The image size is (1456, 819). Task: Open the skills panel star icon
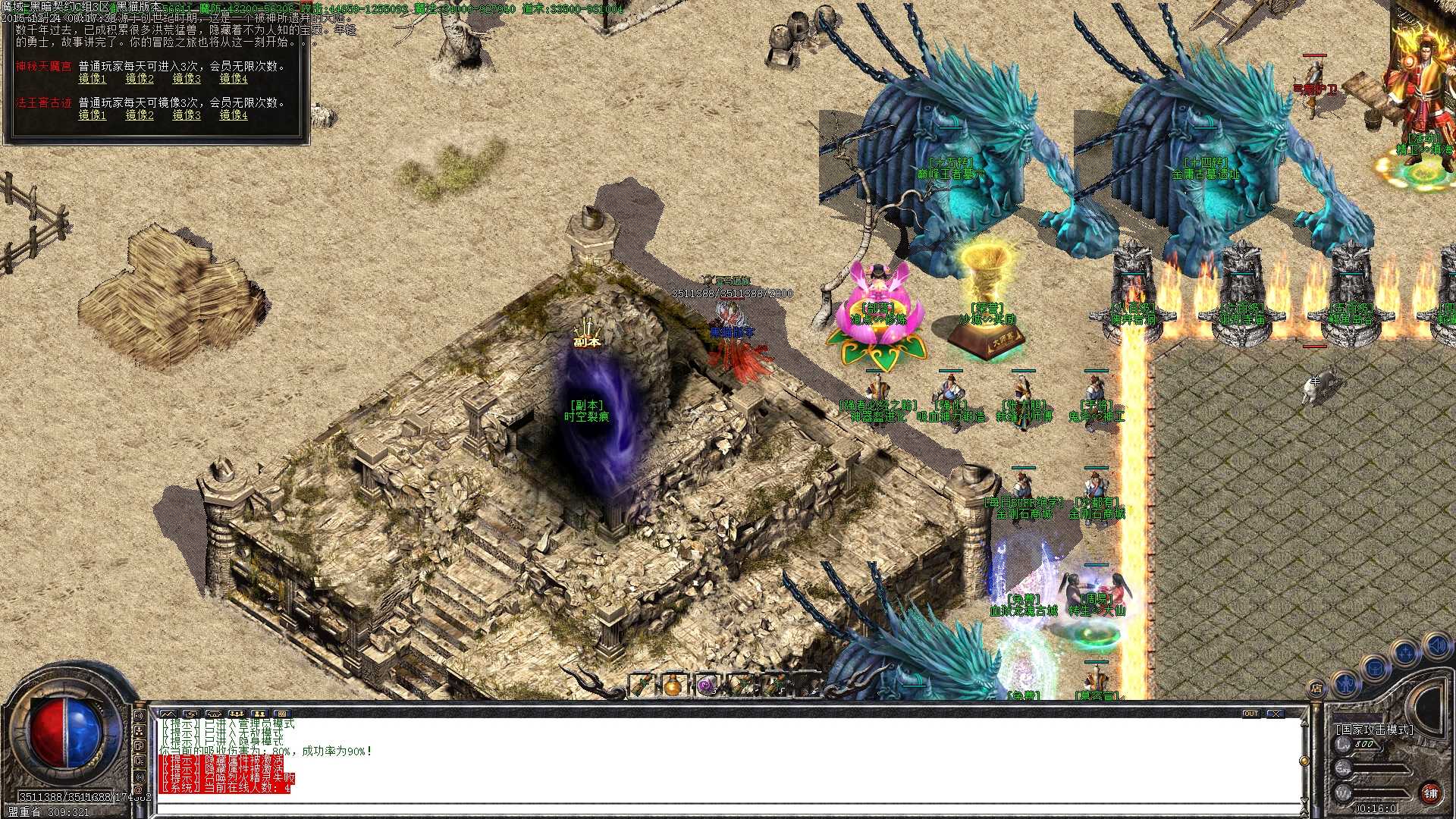[1405, 652]
